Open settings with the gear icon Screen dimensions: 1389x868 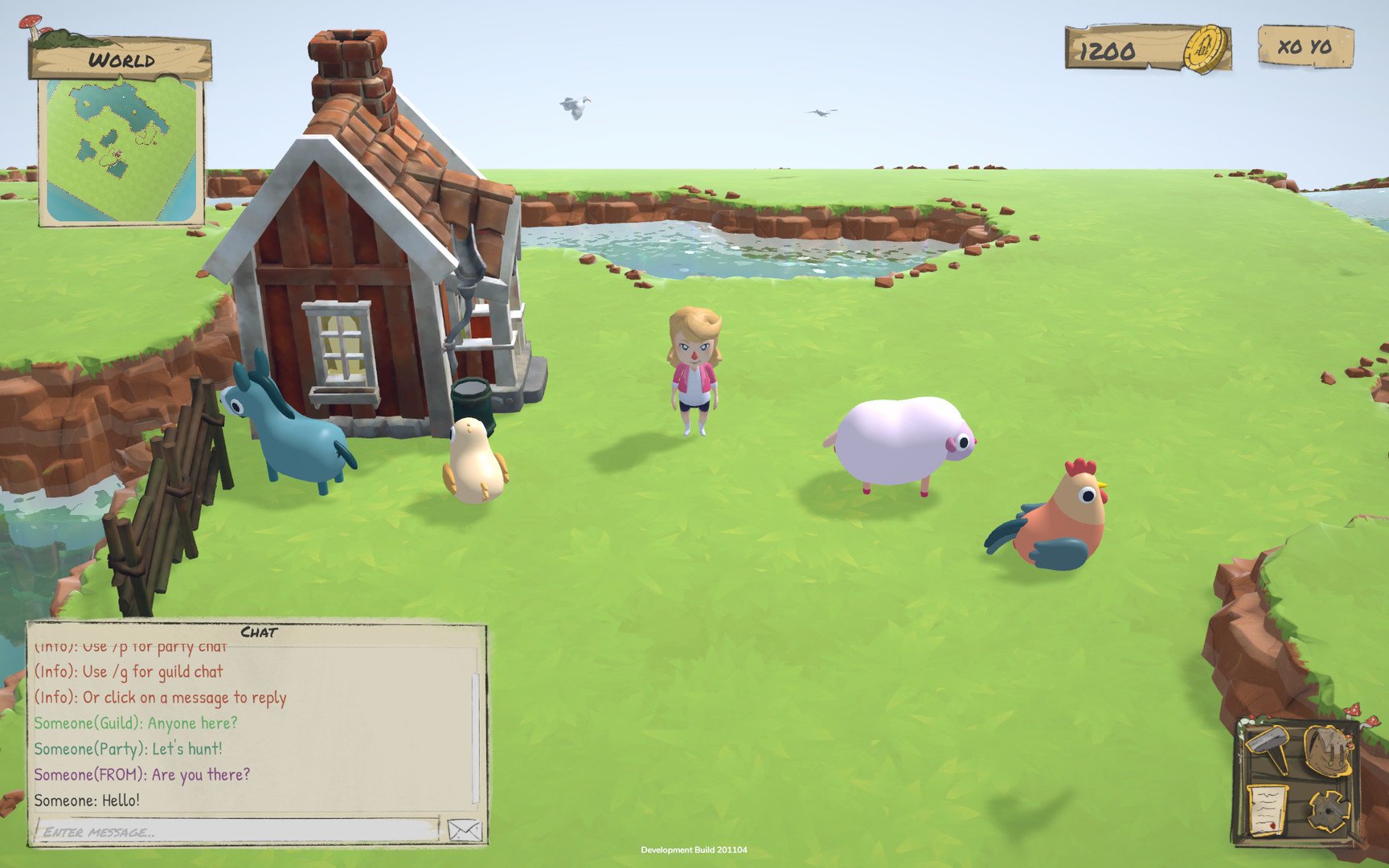point(1328,812)
